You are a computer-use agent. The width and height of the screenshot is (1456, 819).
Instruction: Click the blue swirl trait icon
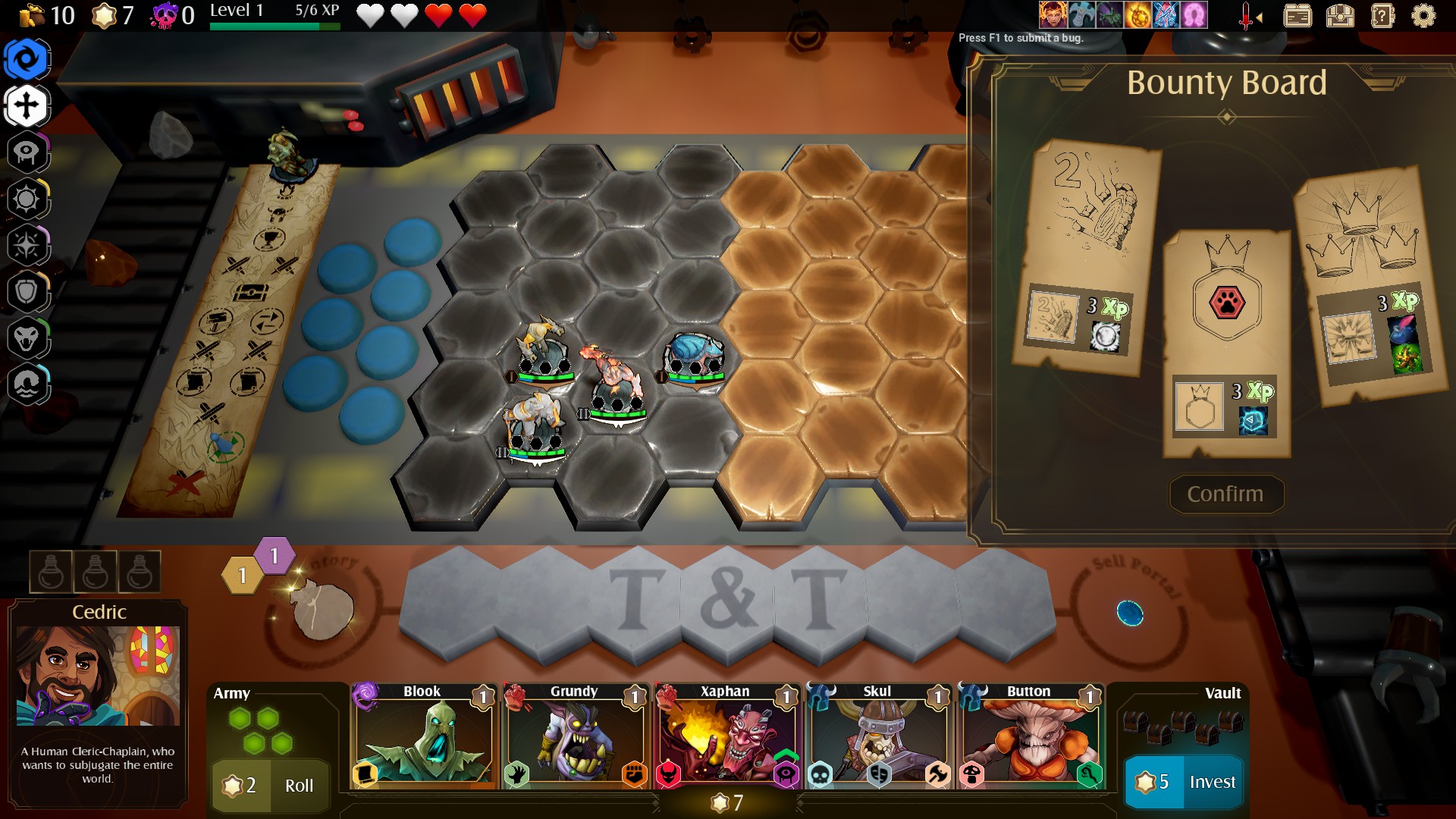[27, 59]
